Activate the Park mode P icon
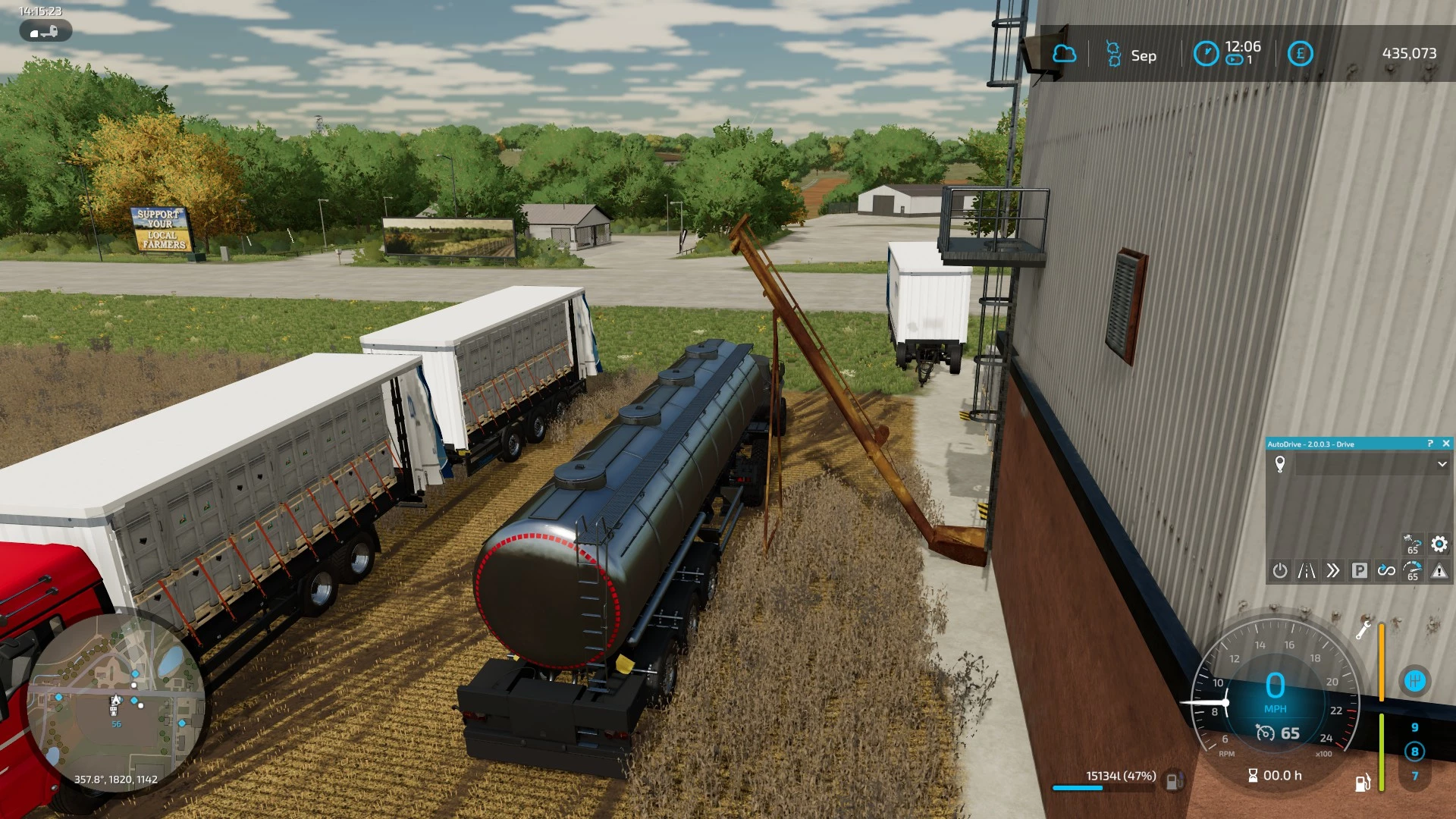The image size is (1456, 819). 1360,570
